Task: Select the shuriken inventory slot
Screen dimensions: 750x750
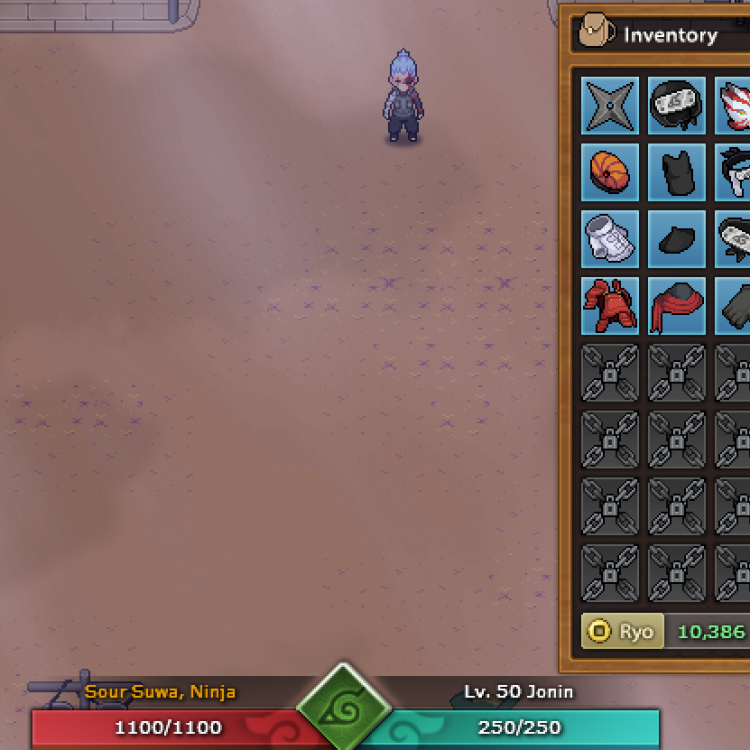Action: [x=610, y=105]
